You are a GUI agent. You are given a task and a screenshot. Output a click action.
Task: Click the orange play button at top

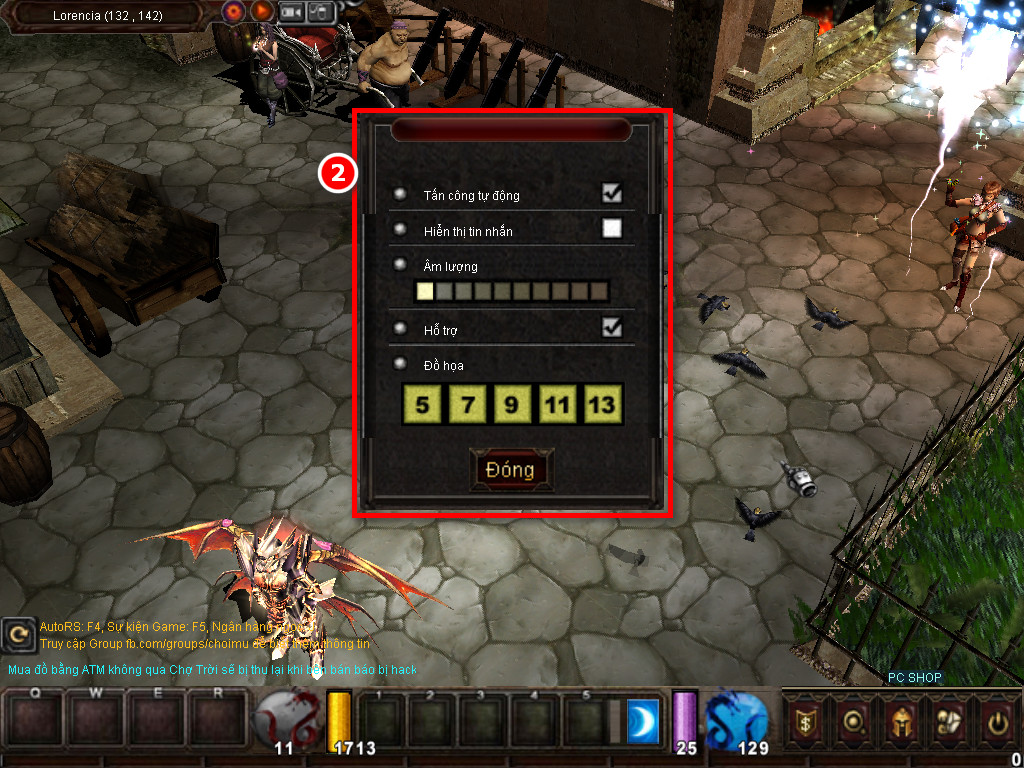tap(261, 11)
